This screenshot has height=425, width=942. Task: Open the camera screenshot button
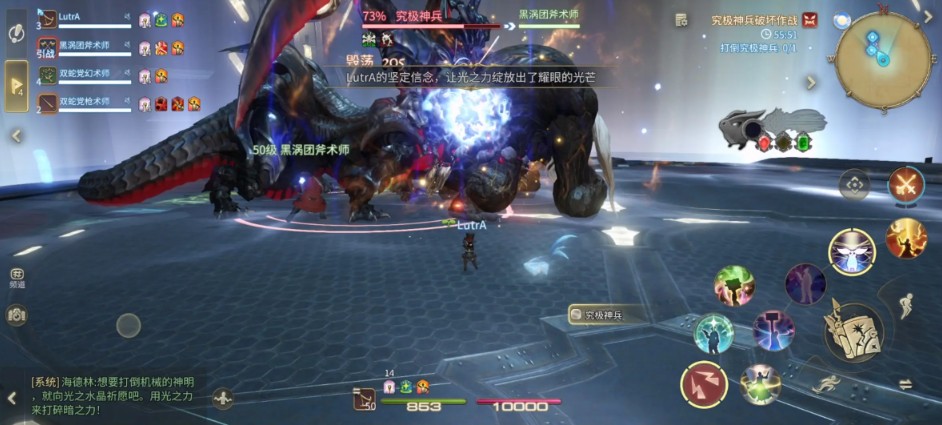(16, 315)
